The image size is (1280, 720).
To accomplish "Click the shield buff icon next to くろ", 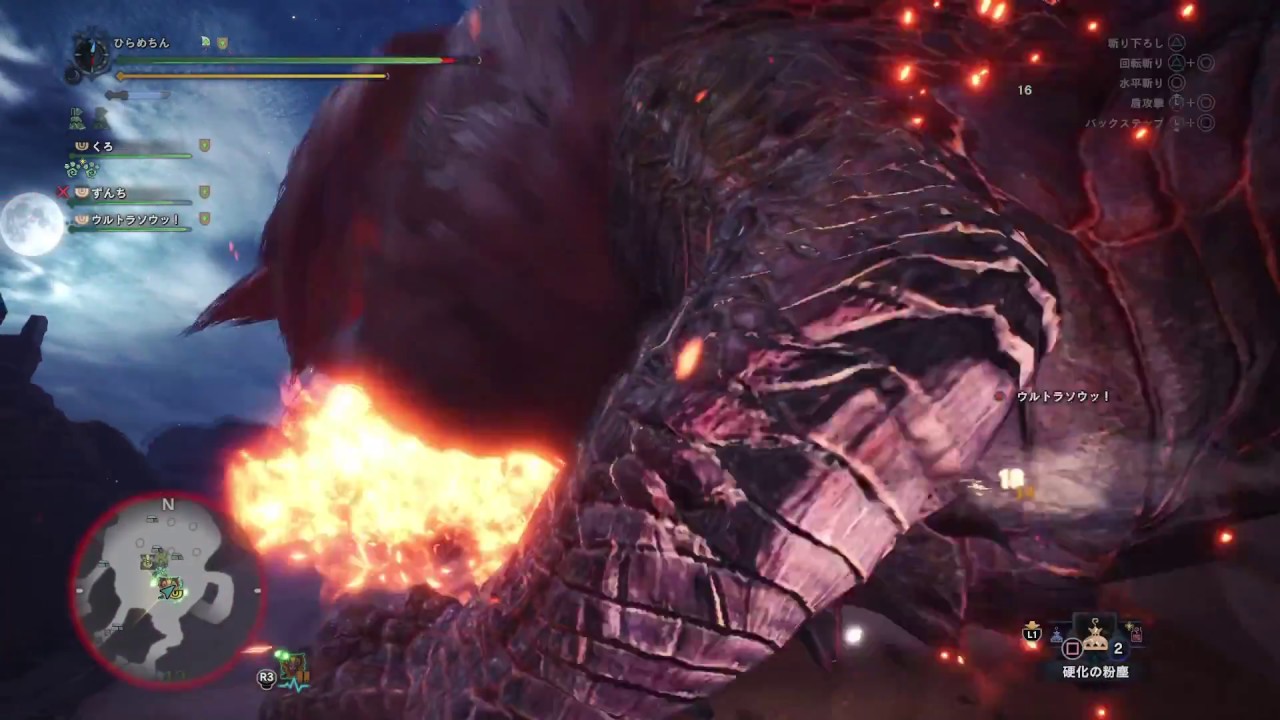I will [x=203, y=145].
